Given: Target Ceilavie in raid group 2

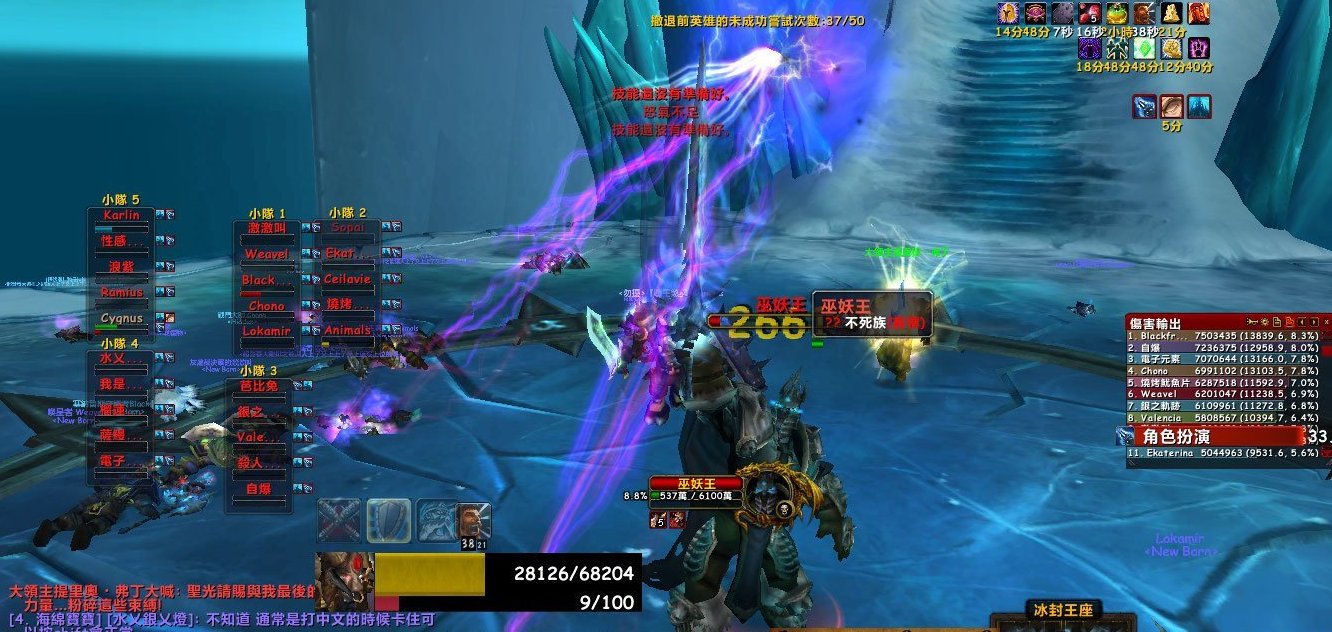Looking at the screenshot, I should point(347,280).
